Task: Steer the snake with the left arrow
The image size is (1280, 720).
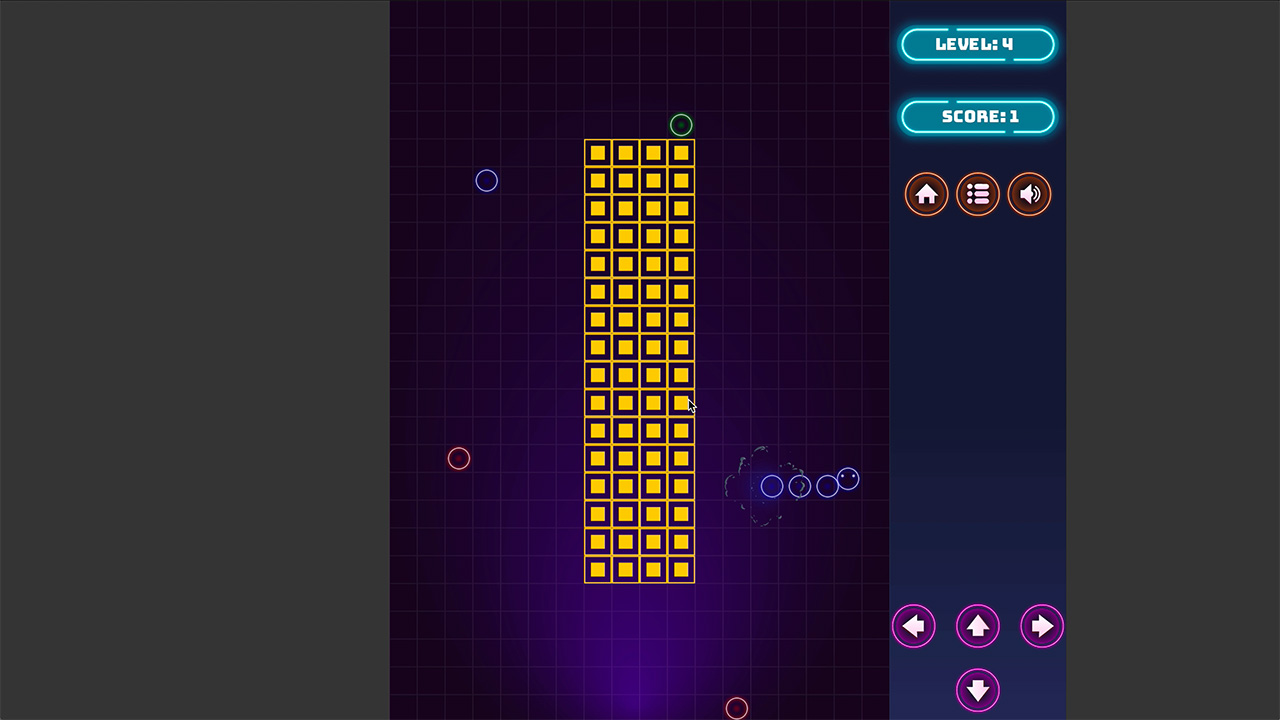Action: pyautogui.click(x=913, y=626)
